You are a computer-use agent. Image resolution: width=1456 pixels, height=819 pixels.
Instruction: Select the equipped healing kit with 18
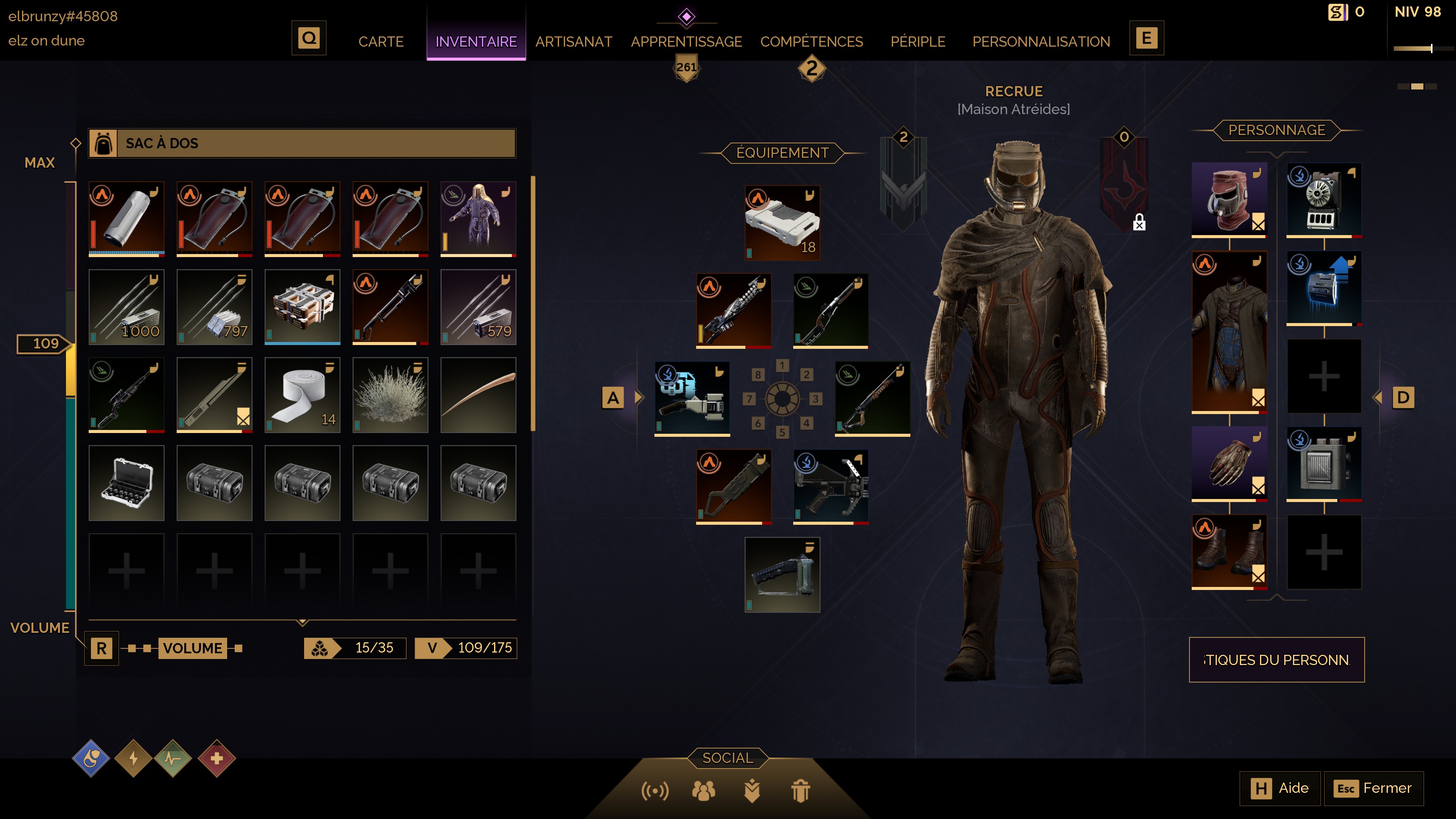(x=782, y=223)
